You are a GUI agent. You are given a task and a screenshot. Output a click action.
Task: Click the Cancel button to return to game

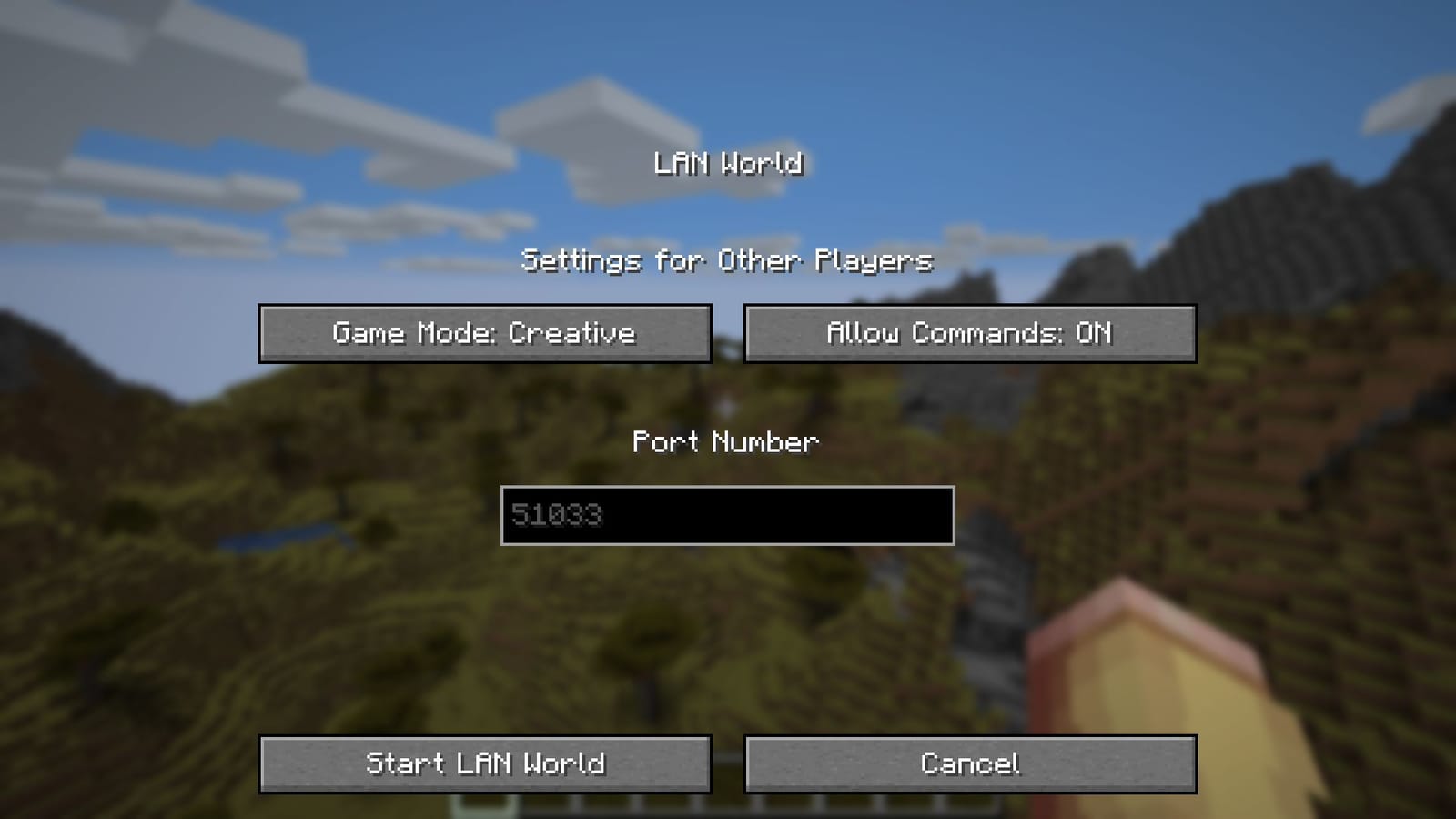click(968, 764)
